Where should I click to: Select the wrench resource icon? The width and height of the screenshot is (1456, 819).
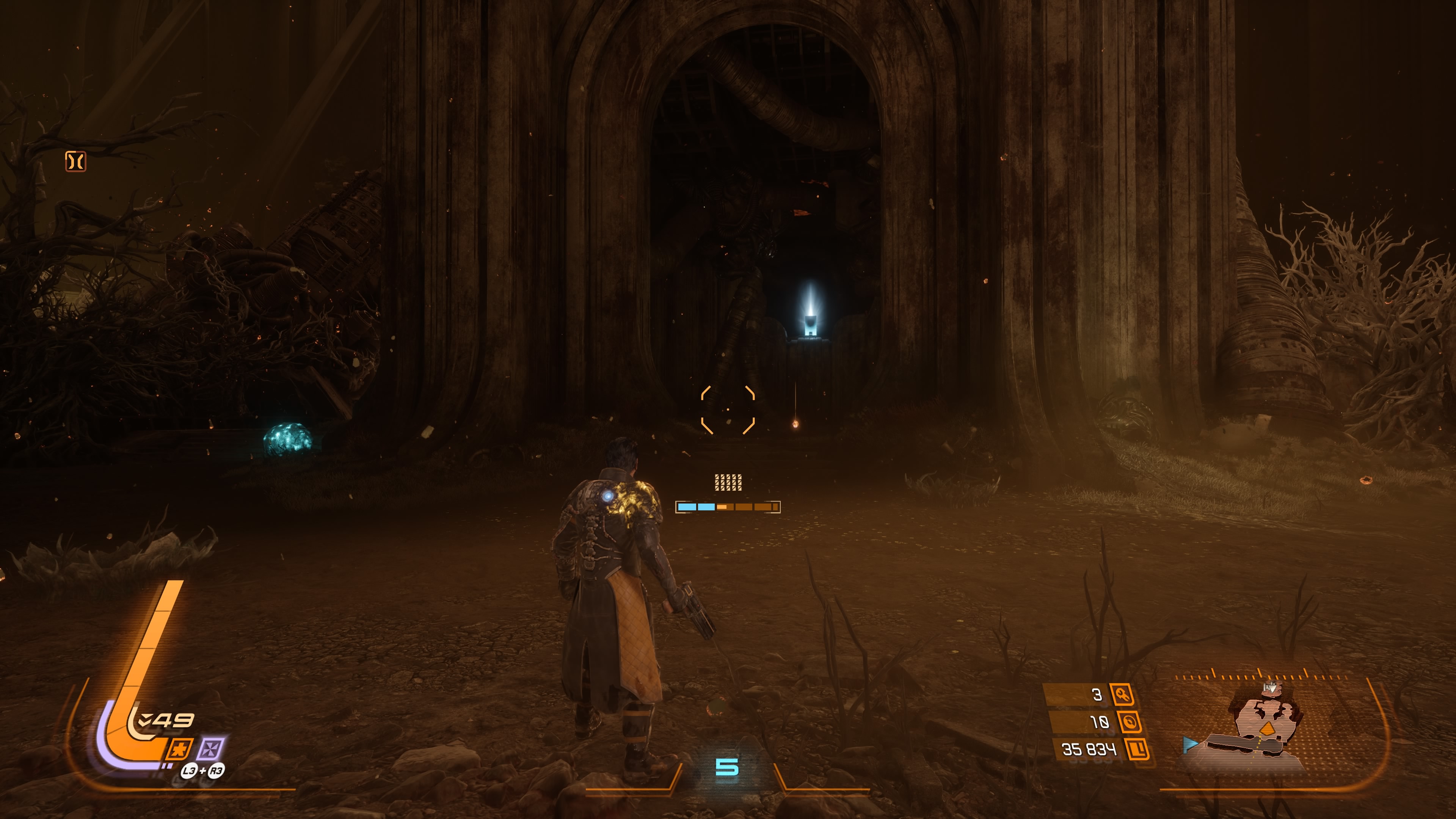[1122, 695]
